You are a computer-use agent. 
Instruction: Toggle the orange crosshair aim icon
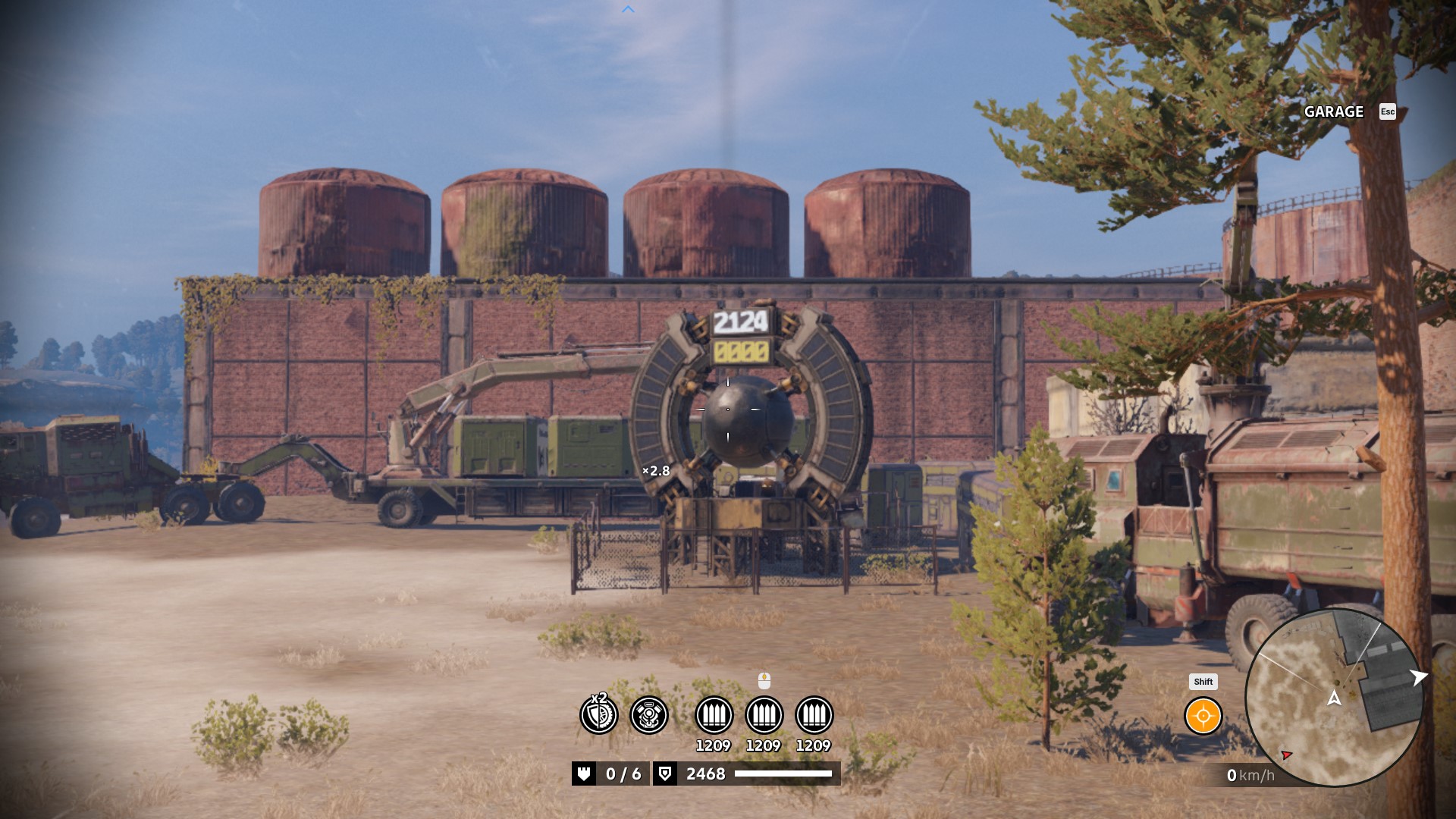tap(1203, 716)
